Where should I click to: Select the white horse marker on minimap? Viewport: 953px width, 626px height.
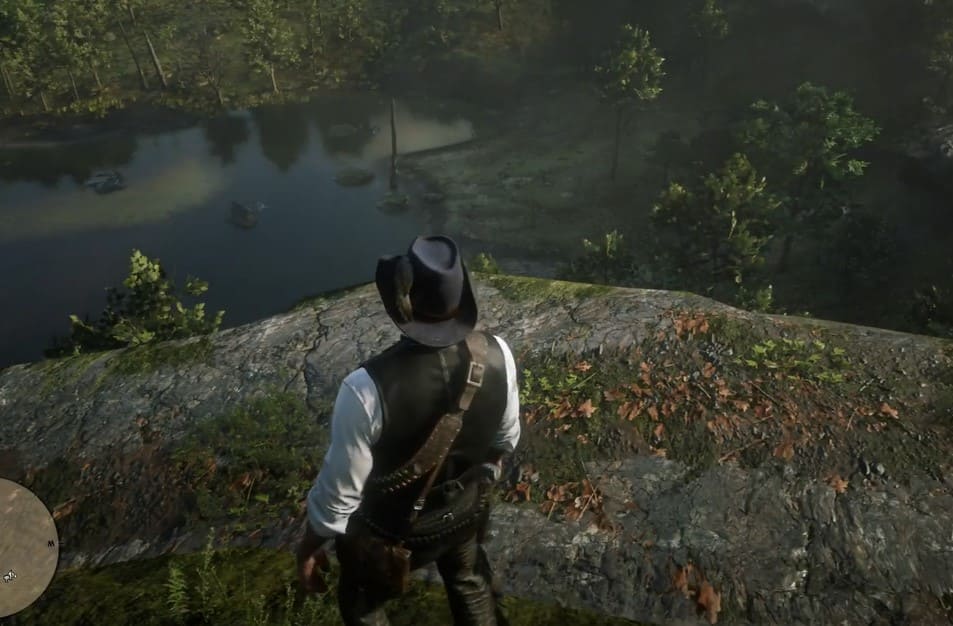[x=10, y=575]
